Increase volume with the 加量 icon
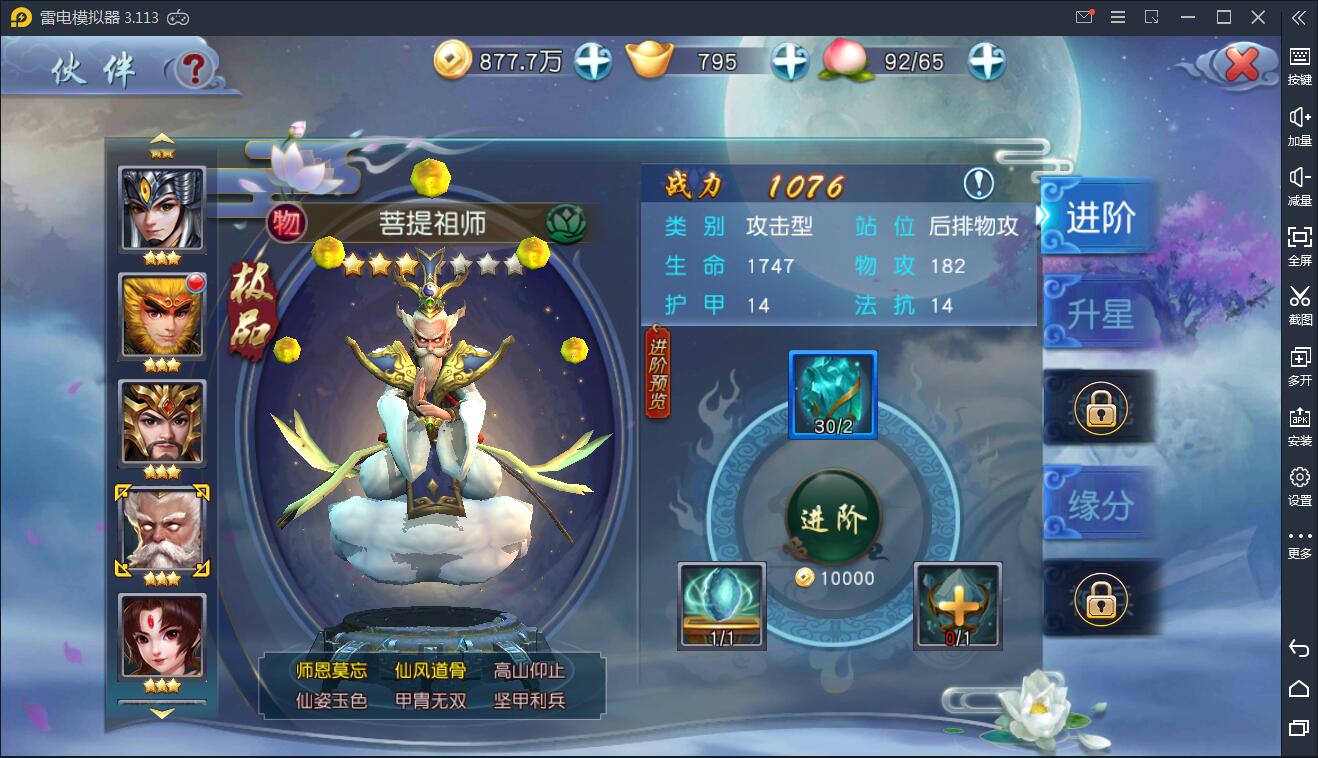This screenshot has height=758, width=1318. tap(1299, 120)
